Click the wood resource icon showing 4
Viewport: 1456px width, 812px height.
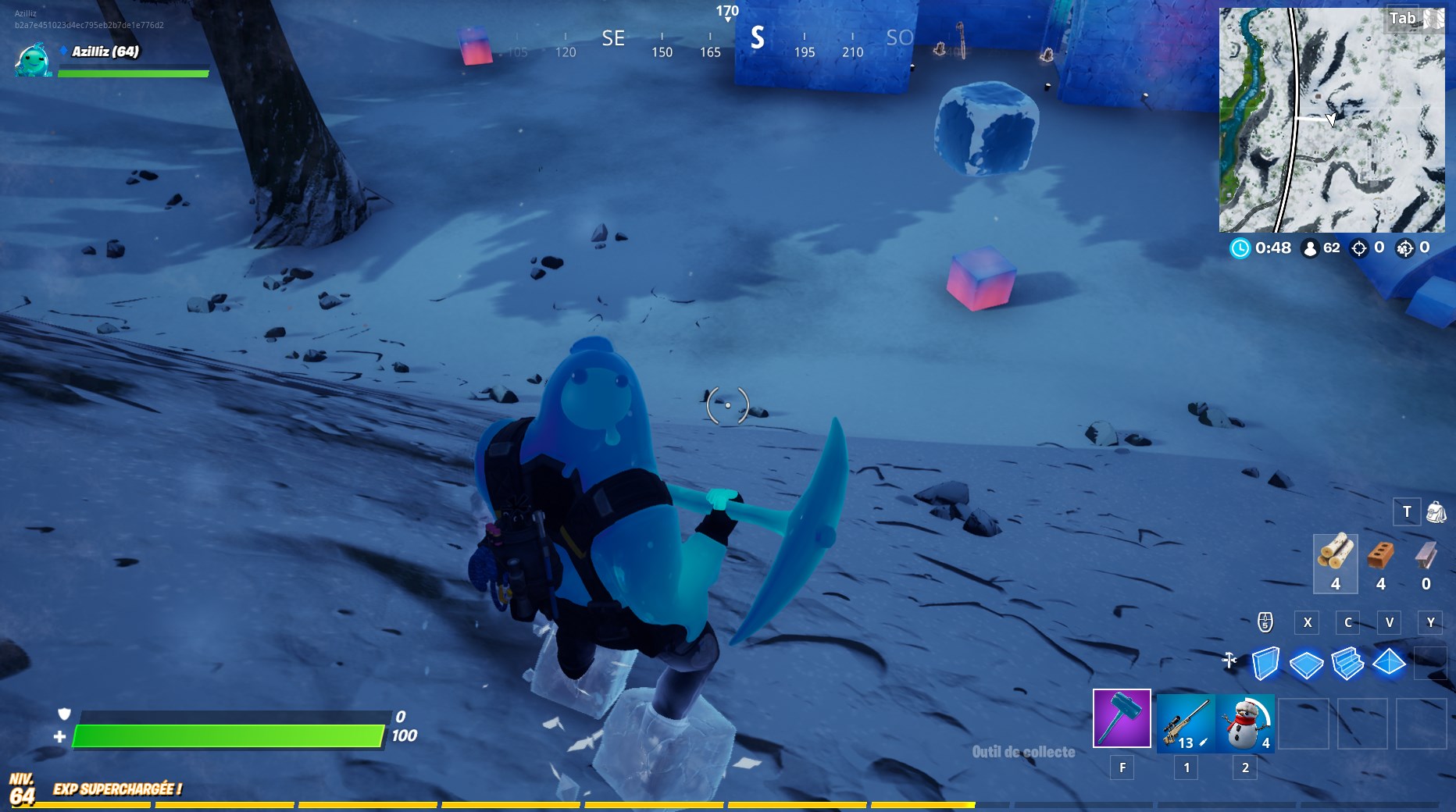pyautogui.click(x=1336, y=562)
